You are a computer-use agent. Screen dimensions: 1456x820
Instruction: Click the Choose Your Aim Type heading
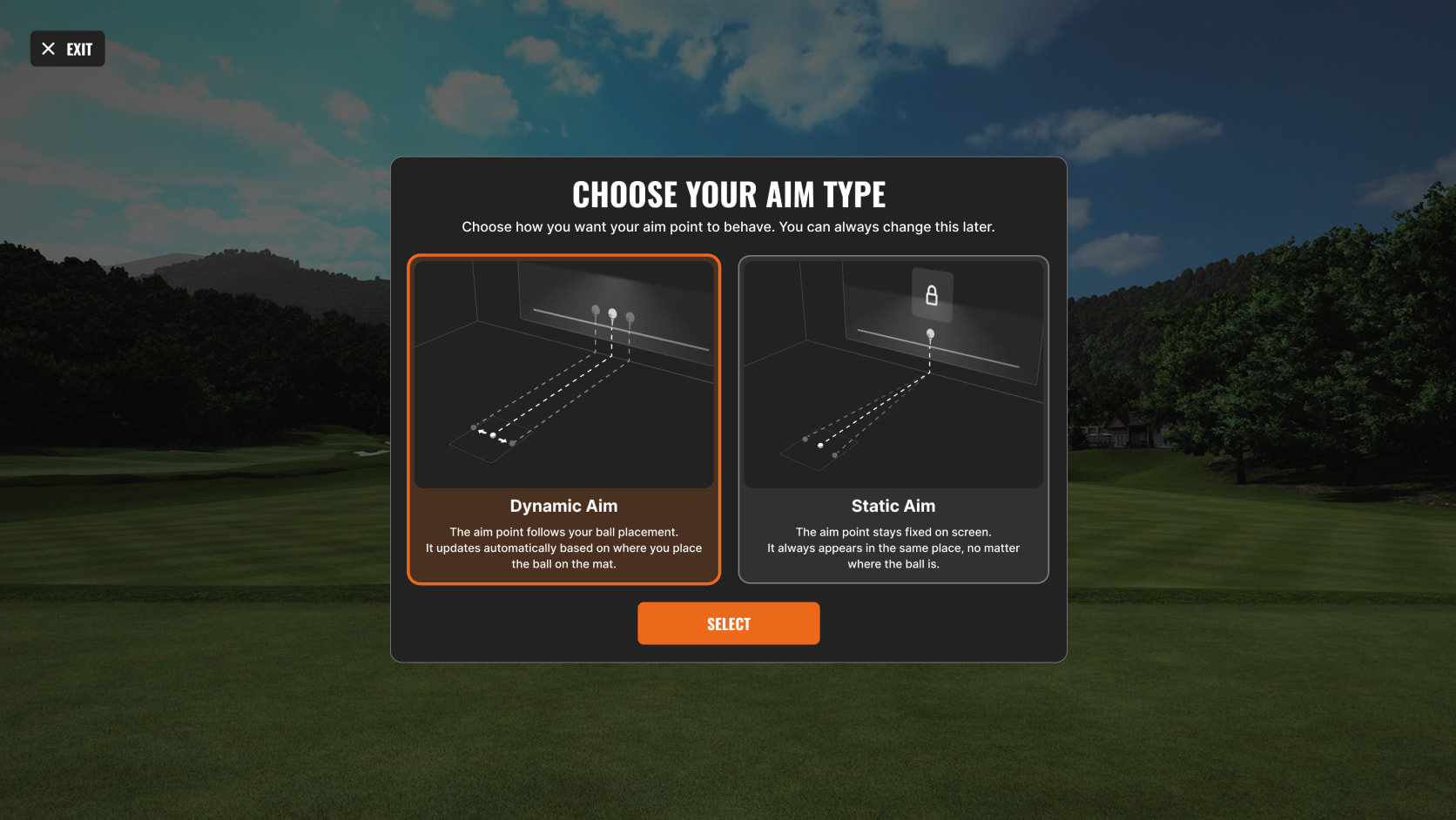(x=729, y=194)
